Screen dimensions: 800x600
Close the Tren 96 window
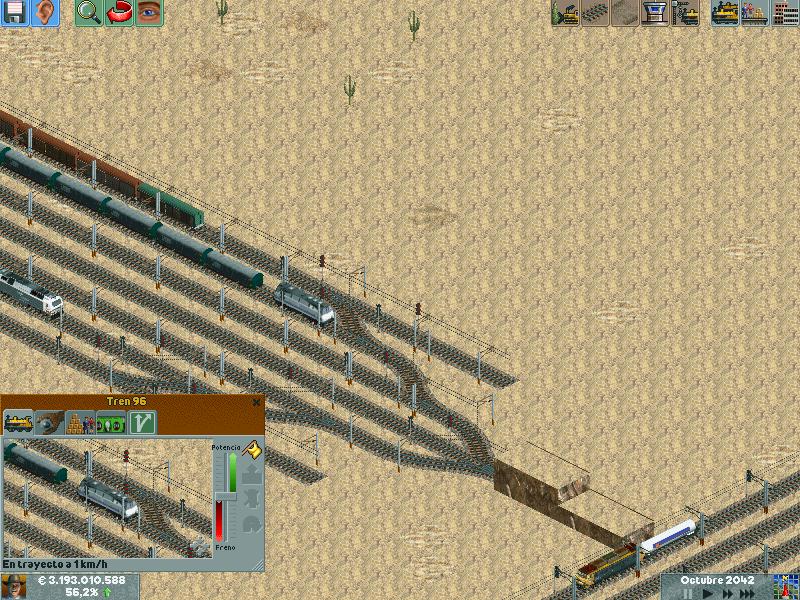(x=257, y=401)
